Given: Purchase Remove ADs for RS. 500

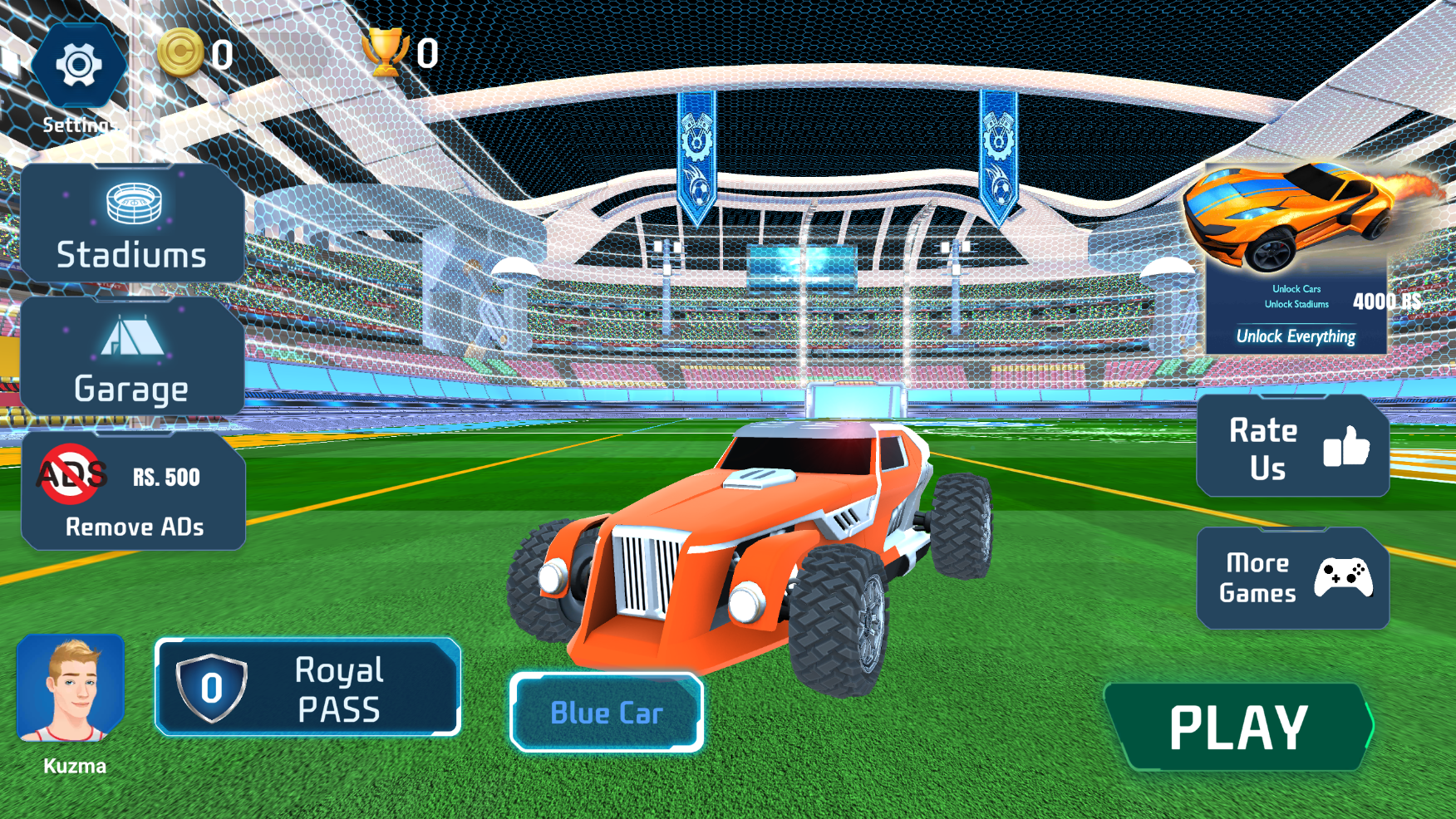Looking at the screenshot, I should (x=133, y=490).
